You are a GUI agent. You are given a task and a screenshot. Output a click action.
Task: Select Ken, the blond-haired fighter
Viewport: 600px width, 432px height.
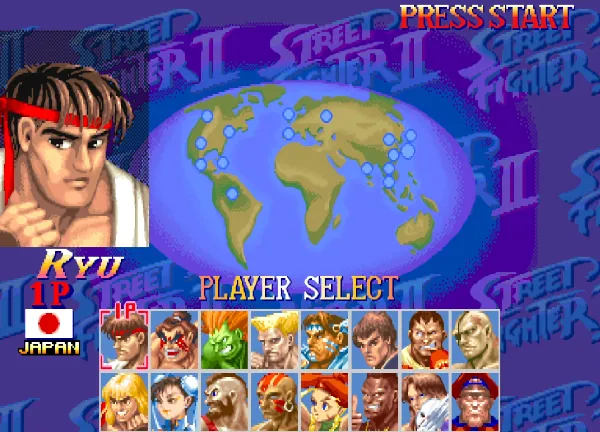[124, 399]
